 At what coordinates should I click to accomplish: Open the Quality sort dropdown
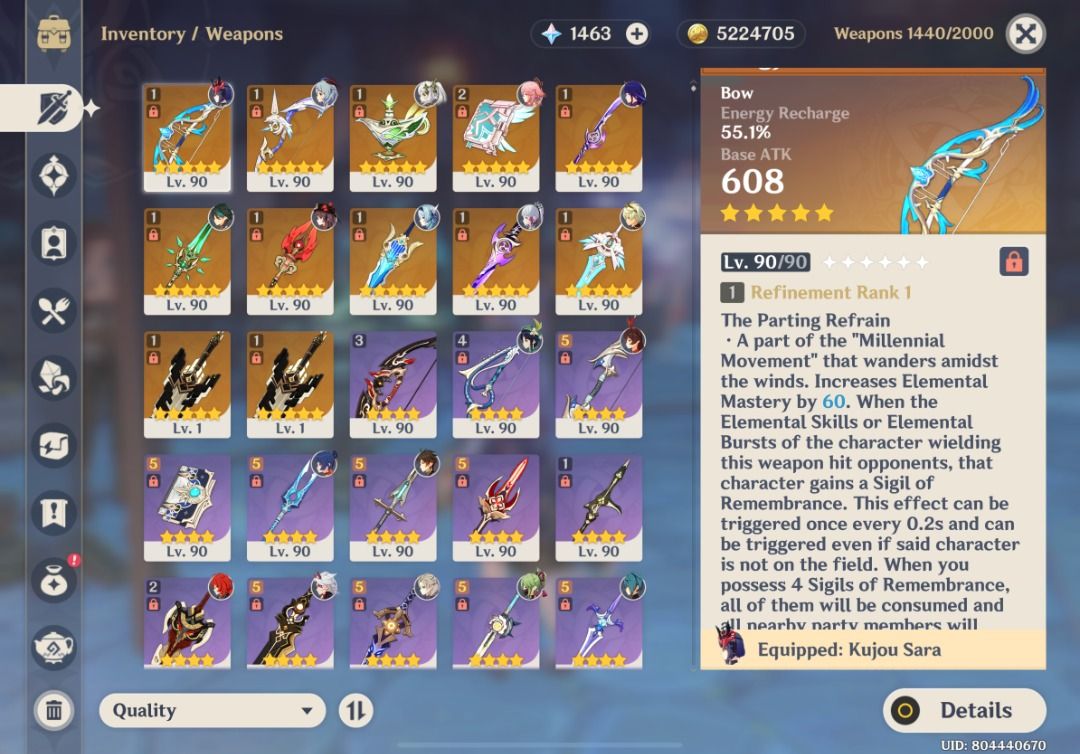pos(212,711)
